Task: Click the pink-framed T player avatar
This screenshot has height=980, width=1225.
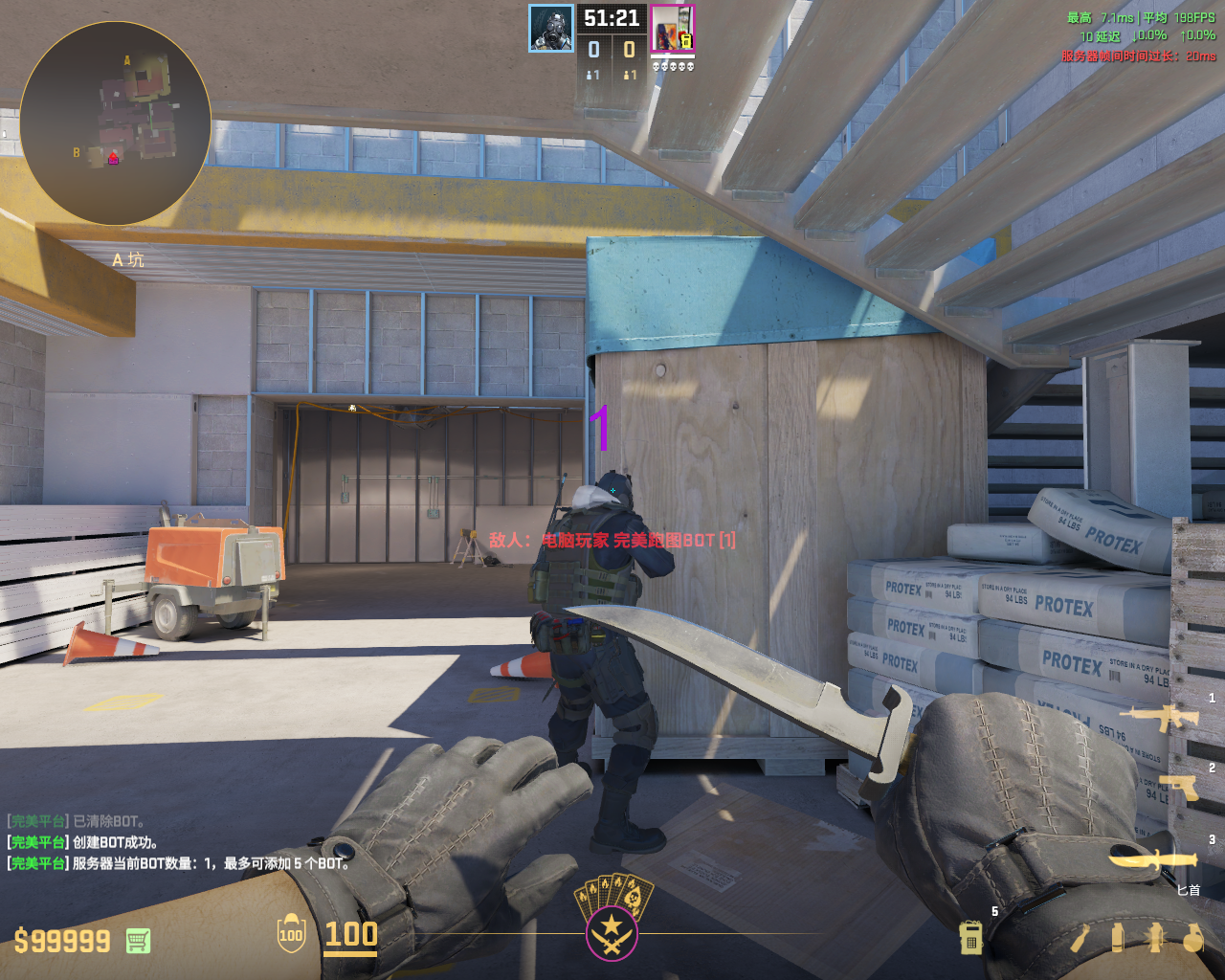Action: click(x=673, y=29)
